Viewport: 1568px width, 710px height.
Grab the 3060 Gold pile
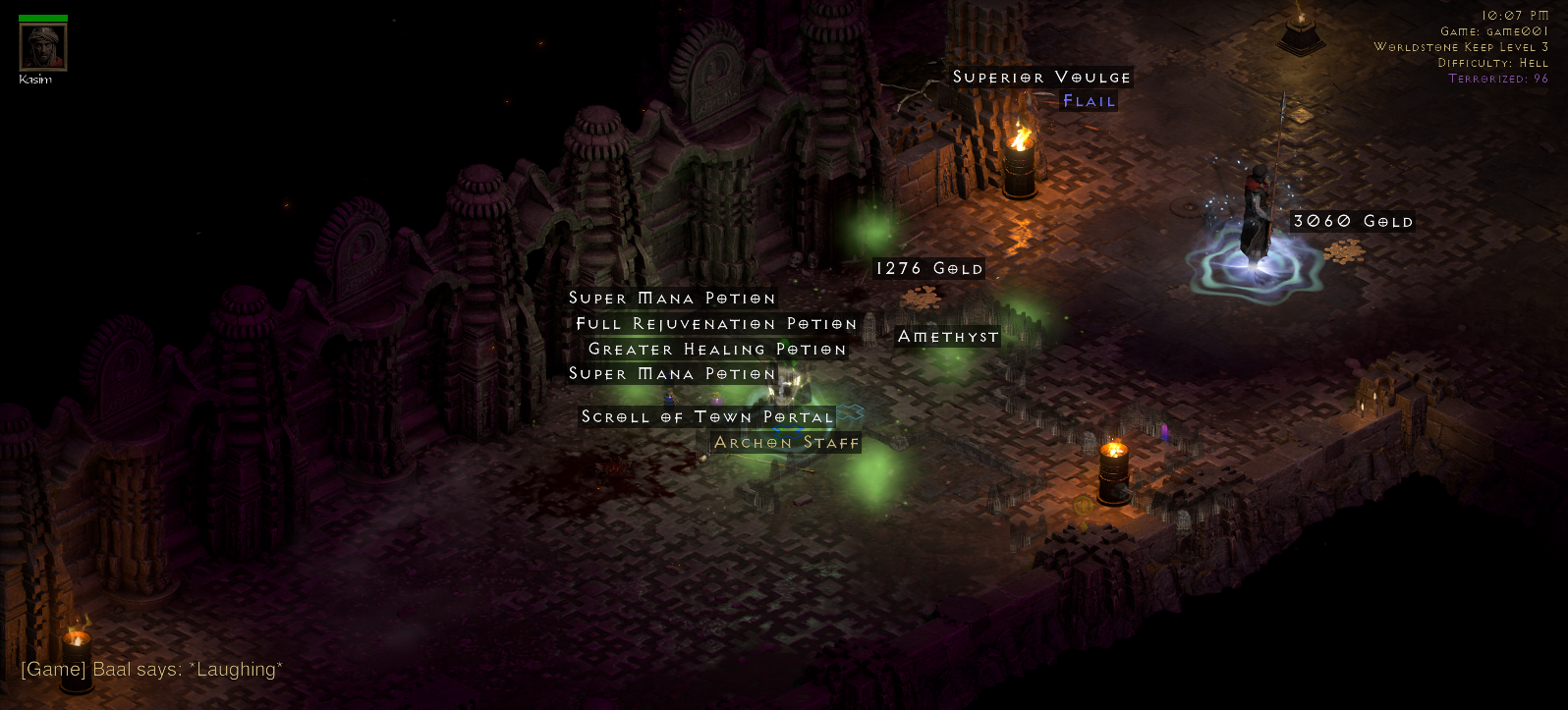[1351, 221]
